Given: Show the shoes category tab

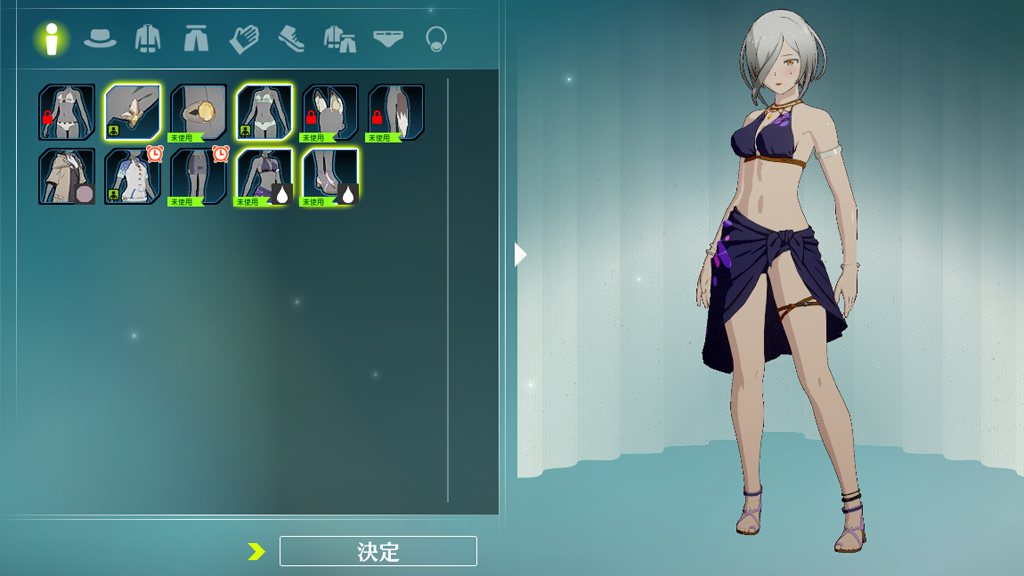Looking at the screenshot, I should [x=291, y=39].
